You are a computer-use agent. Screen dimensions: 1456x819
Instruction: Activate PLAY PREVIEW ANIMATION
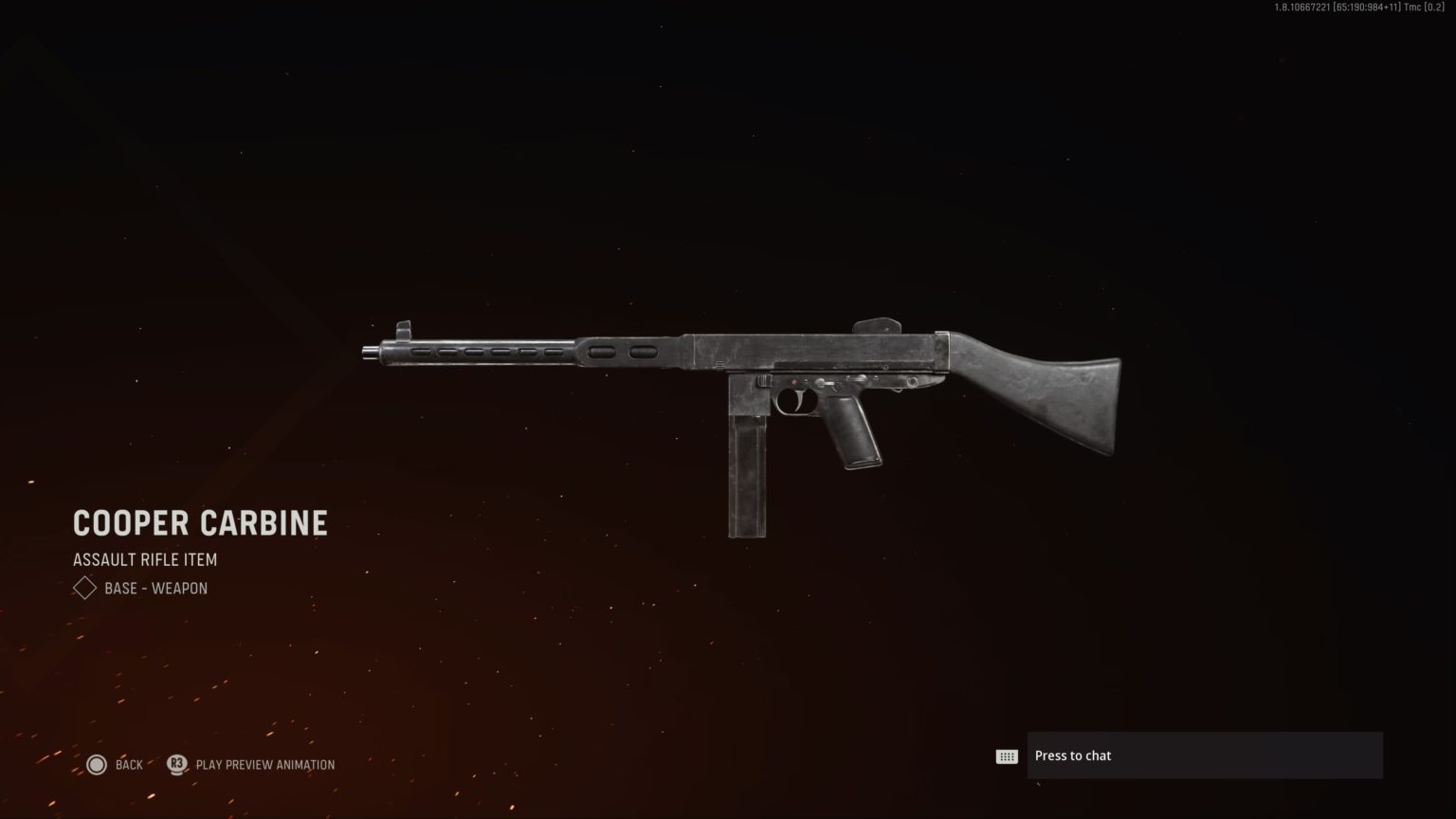pyautogui.click(x=265, y=764)
